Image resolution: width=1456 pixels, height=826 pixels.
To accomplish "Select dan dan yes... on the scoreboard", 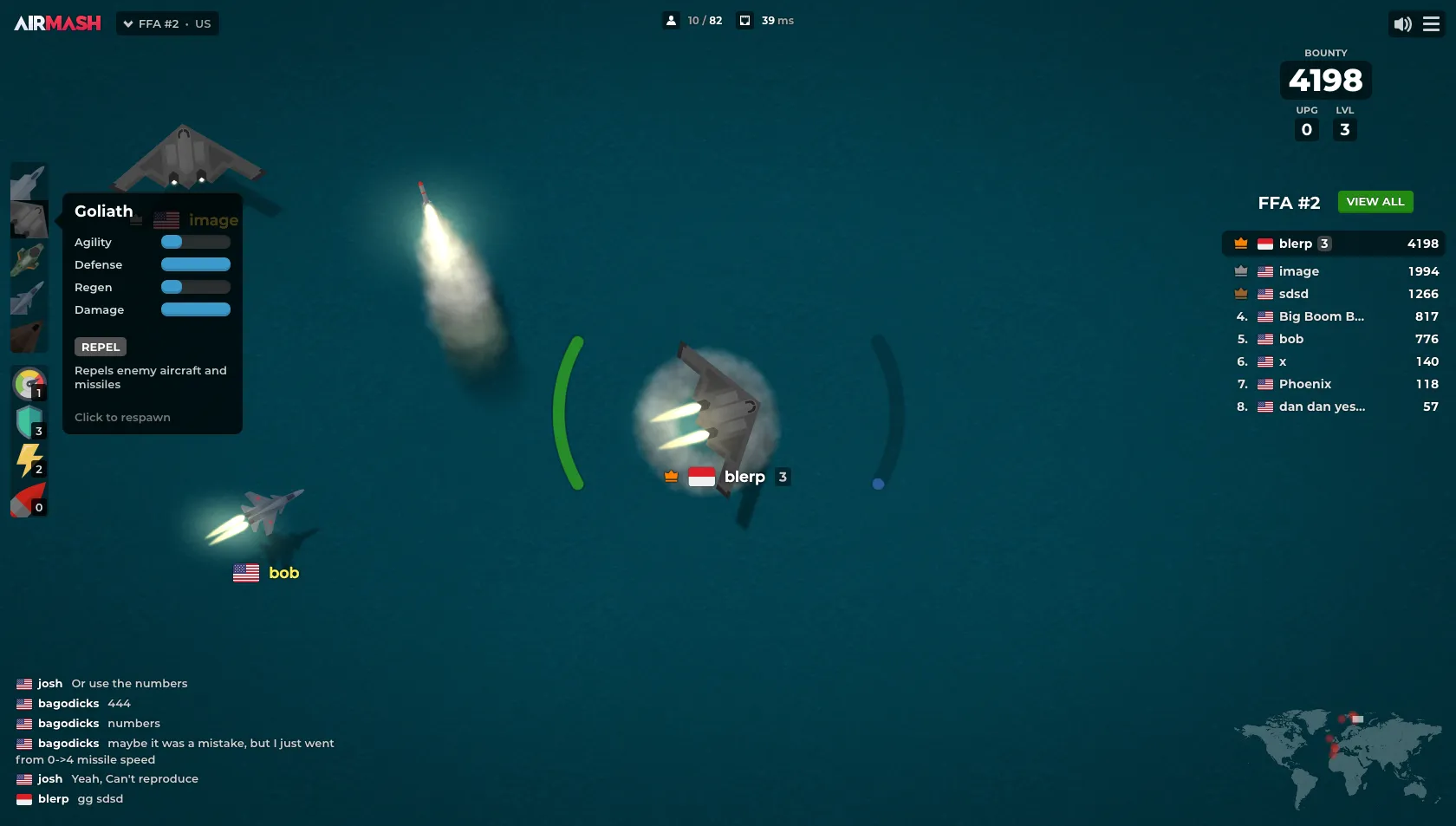I will click(1322, 406).
